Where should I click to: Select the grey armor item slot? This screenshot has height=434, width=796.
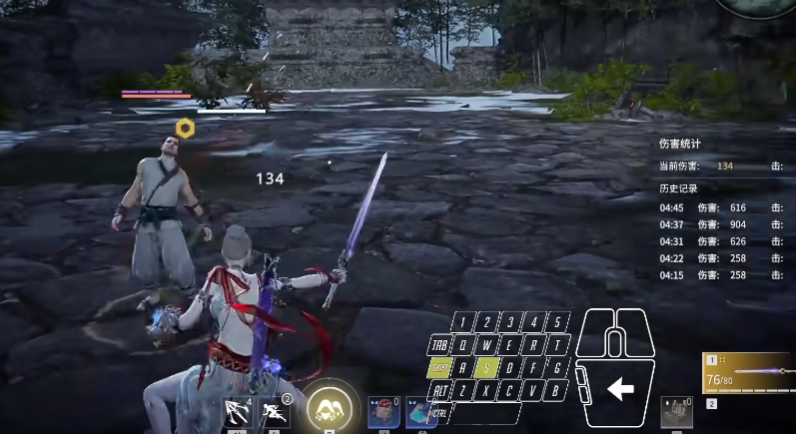675,412
